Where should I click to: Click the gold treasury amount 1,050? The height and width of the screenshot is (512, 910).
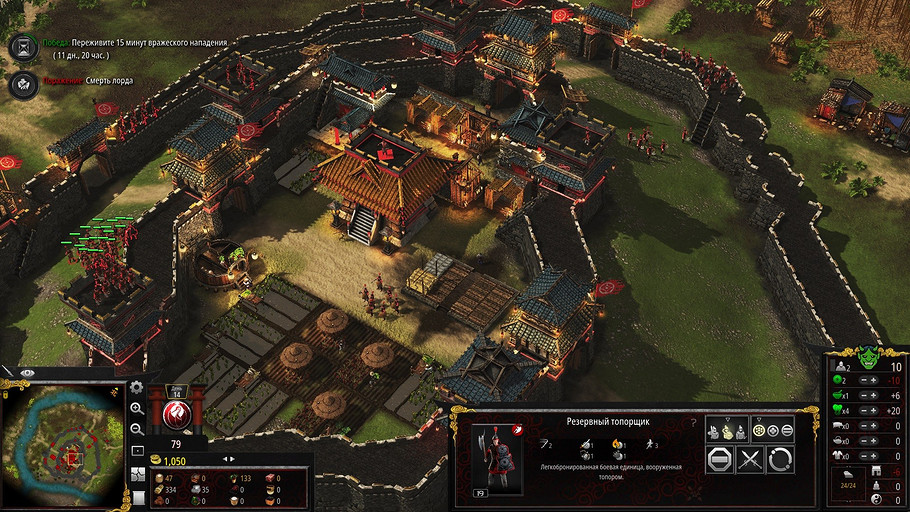coord(175,460)
